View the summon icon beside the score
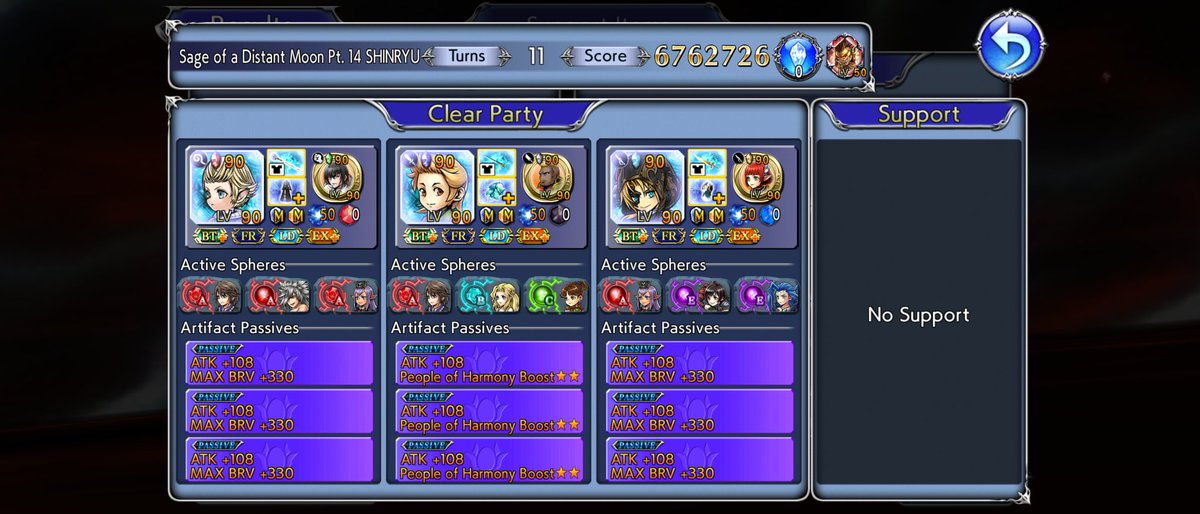 point(846,57)
